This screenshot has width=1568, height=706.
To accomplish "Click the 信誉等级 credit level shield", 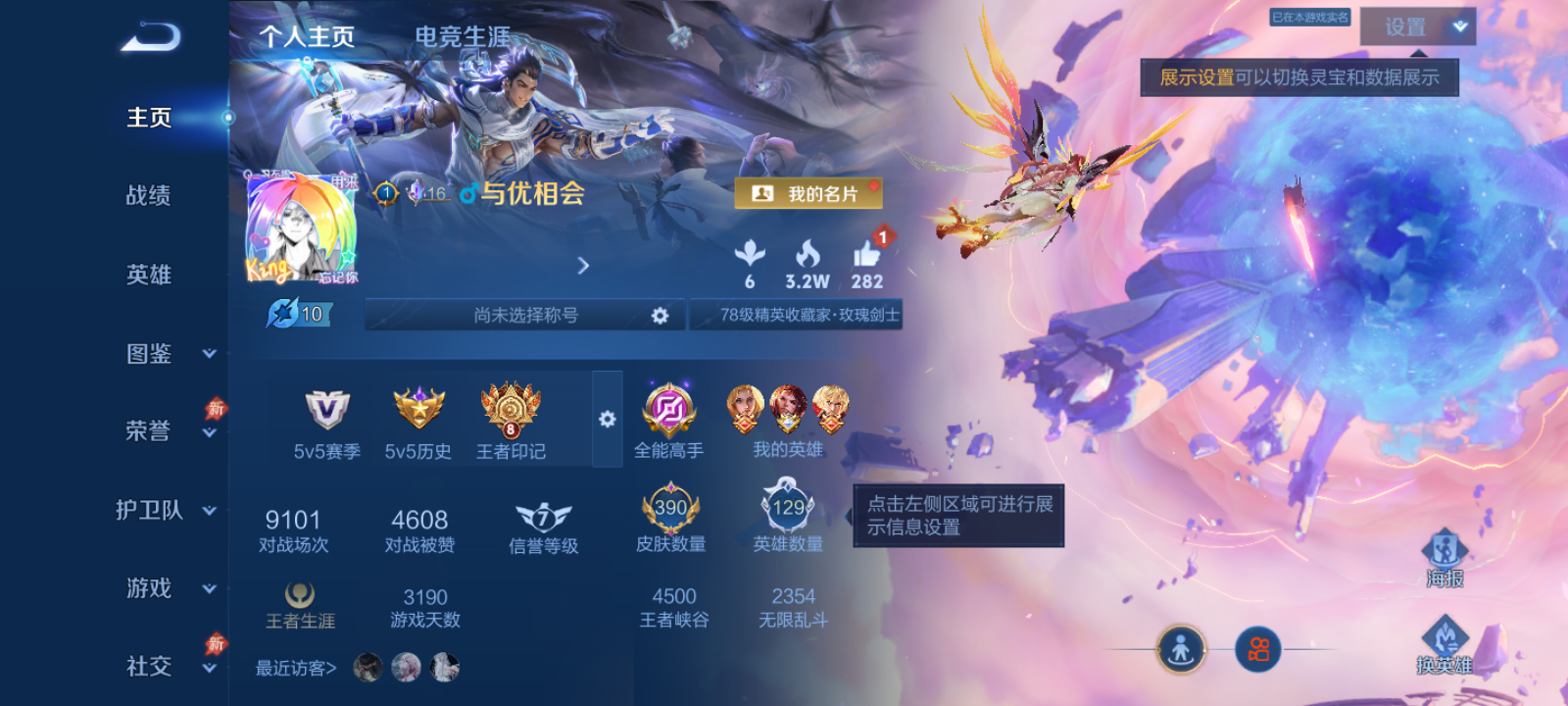I will [541, 518].
